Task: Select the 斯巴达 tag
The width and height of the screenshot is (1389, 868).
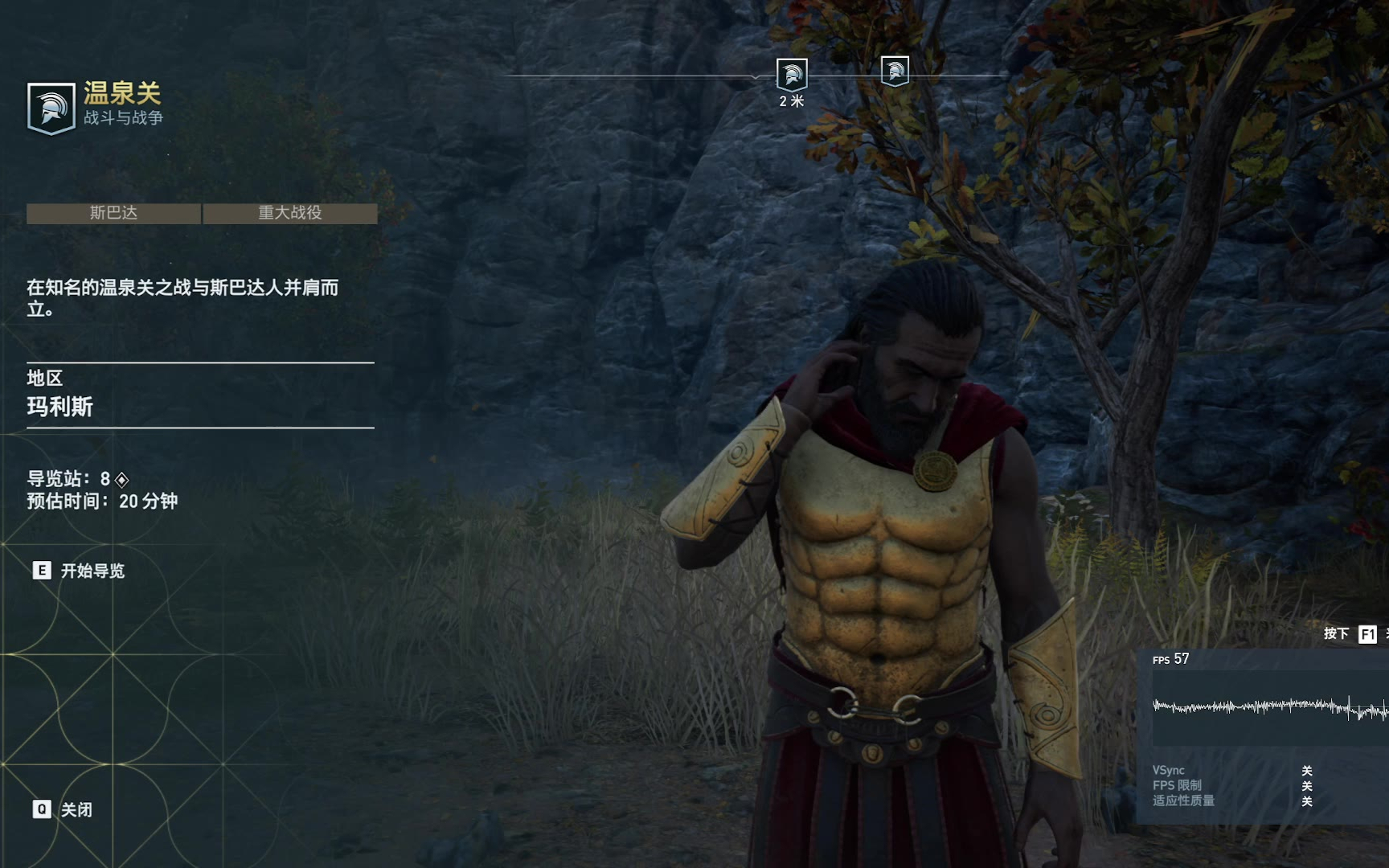Action: click(113, 213)
